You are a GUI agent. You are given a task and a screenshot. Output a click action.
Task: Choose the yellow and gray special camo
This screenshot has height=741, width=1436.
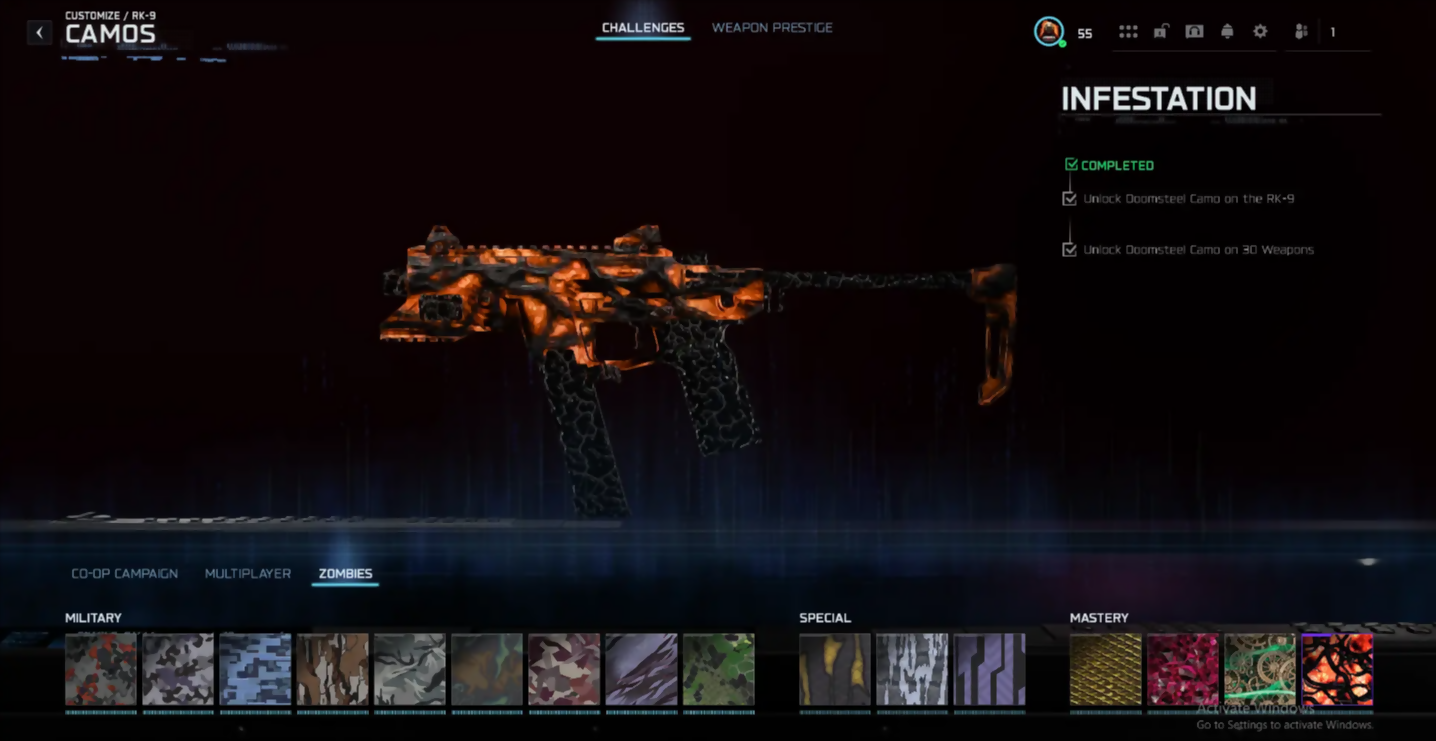click(x=835, y=669)
